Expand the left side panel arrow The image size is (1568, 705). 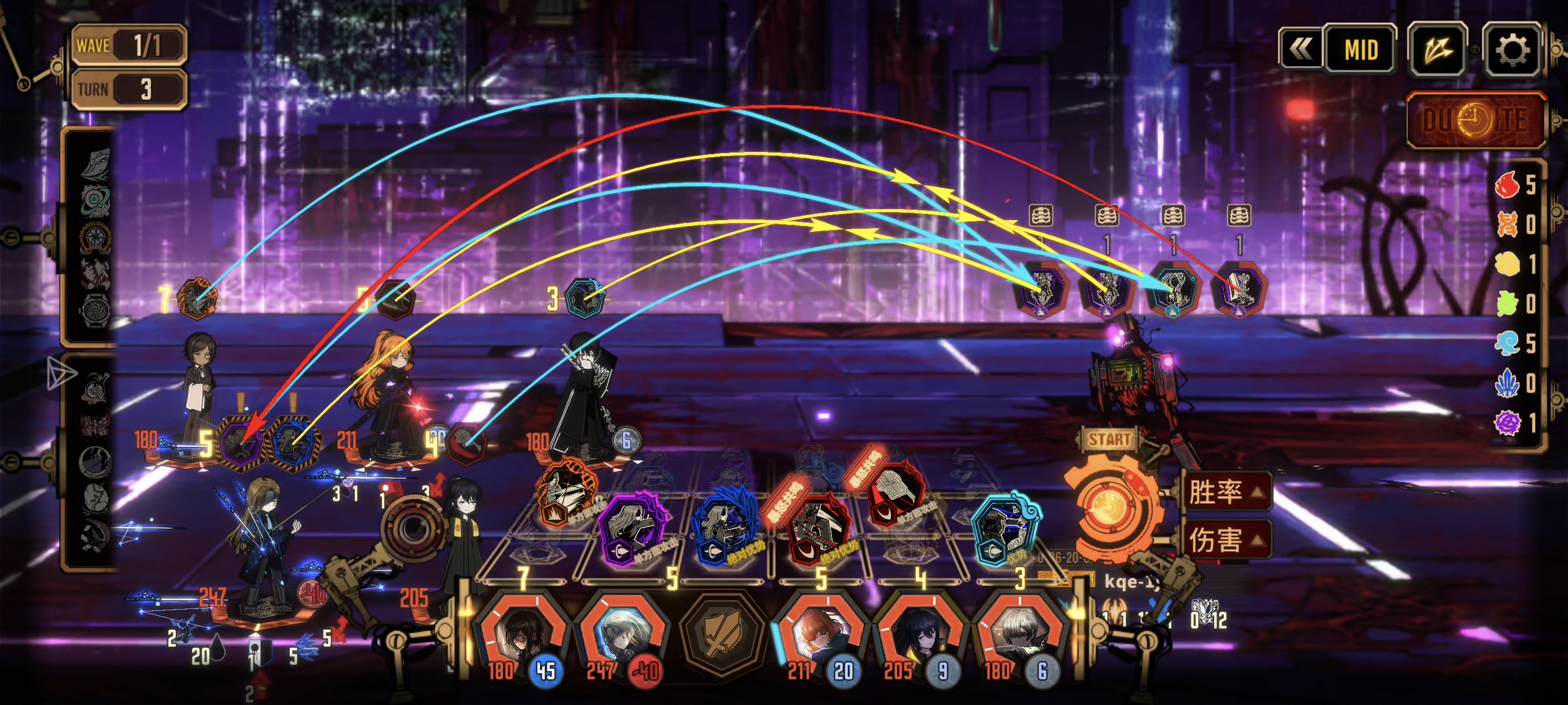(61, 373)
